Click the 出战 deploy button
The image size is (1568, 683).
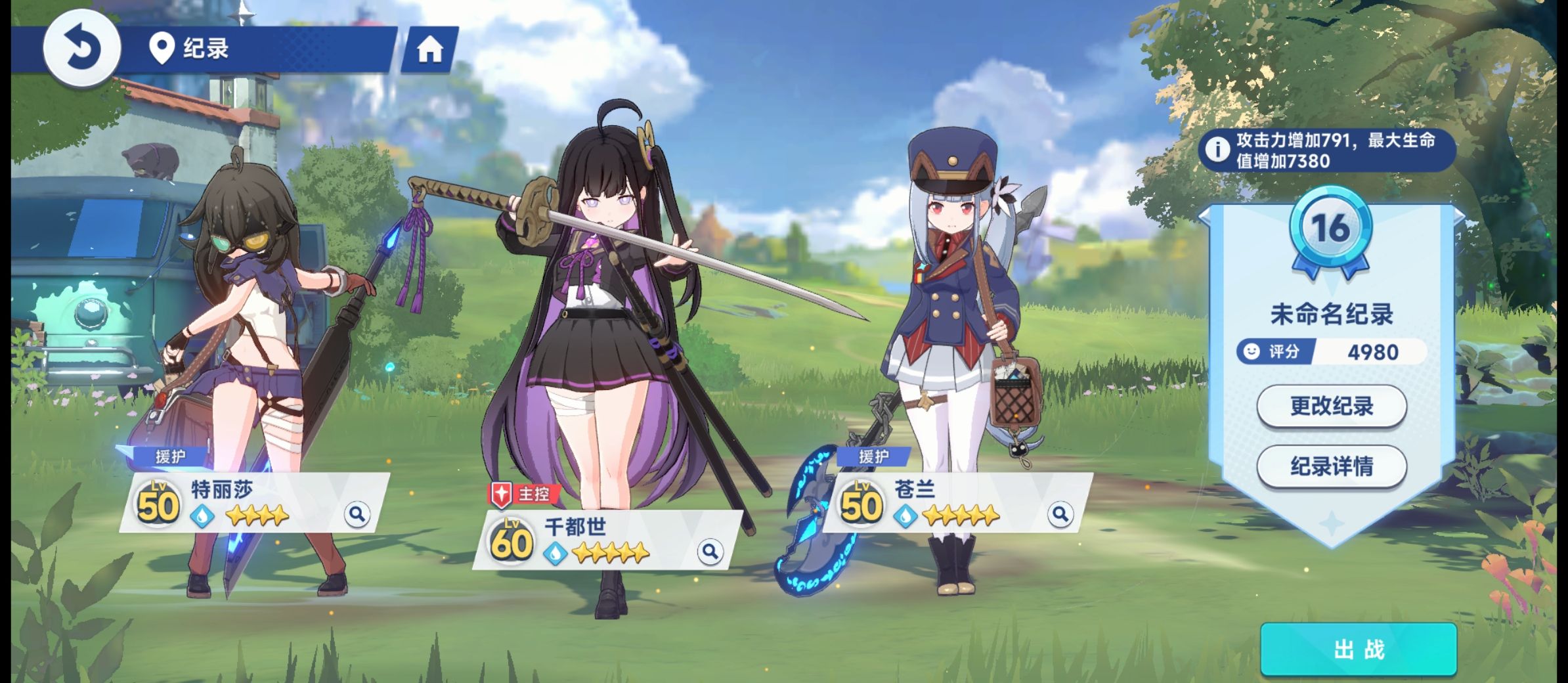pyautogui.click(x=1358, y=650)
